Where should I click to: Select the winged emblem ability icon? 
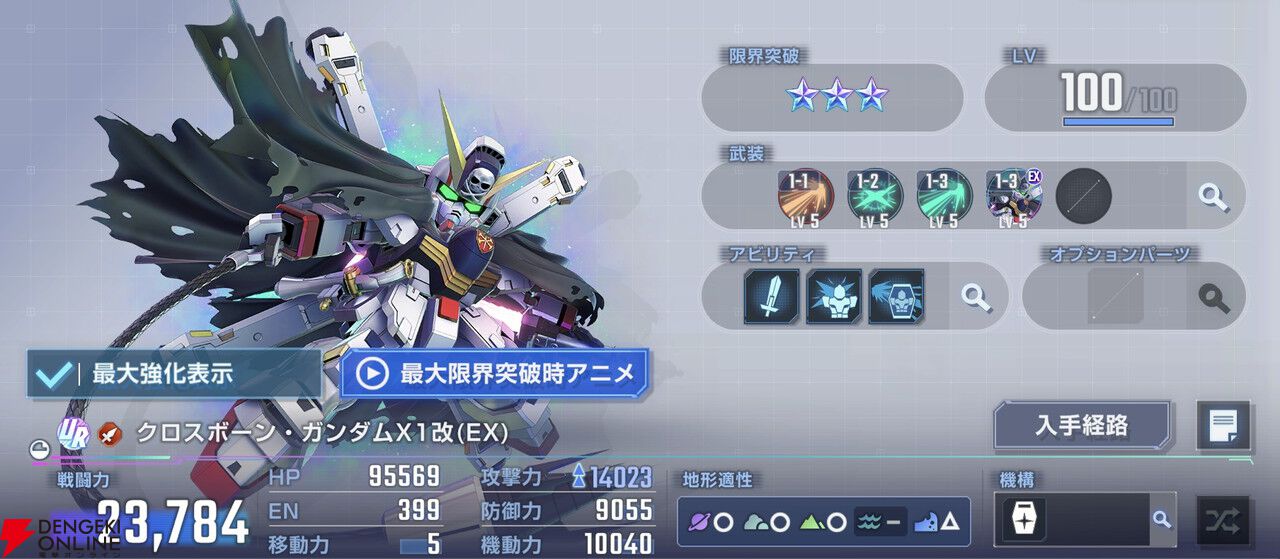coord(895,296)
